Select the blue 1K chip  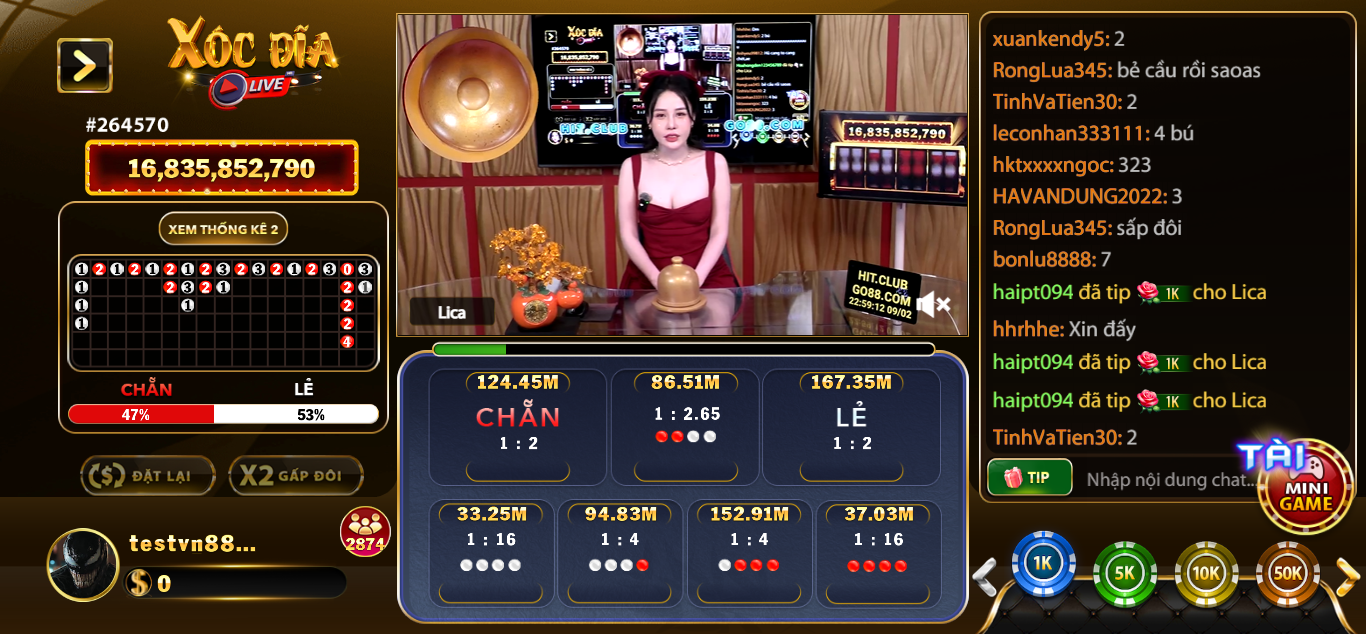[1043, 565]
